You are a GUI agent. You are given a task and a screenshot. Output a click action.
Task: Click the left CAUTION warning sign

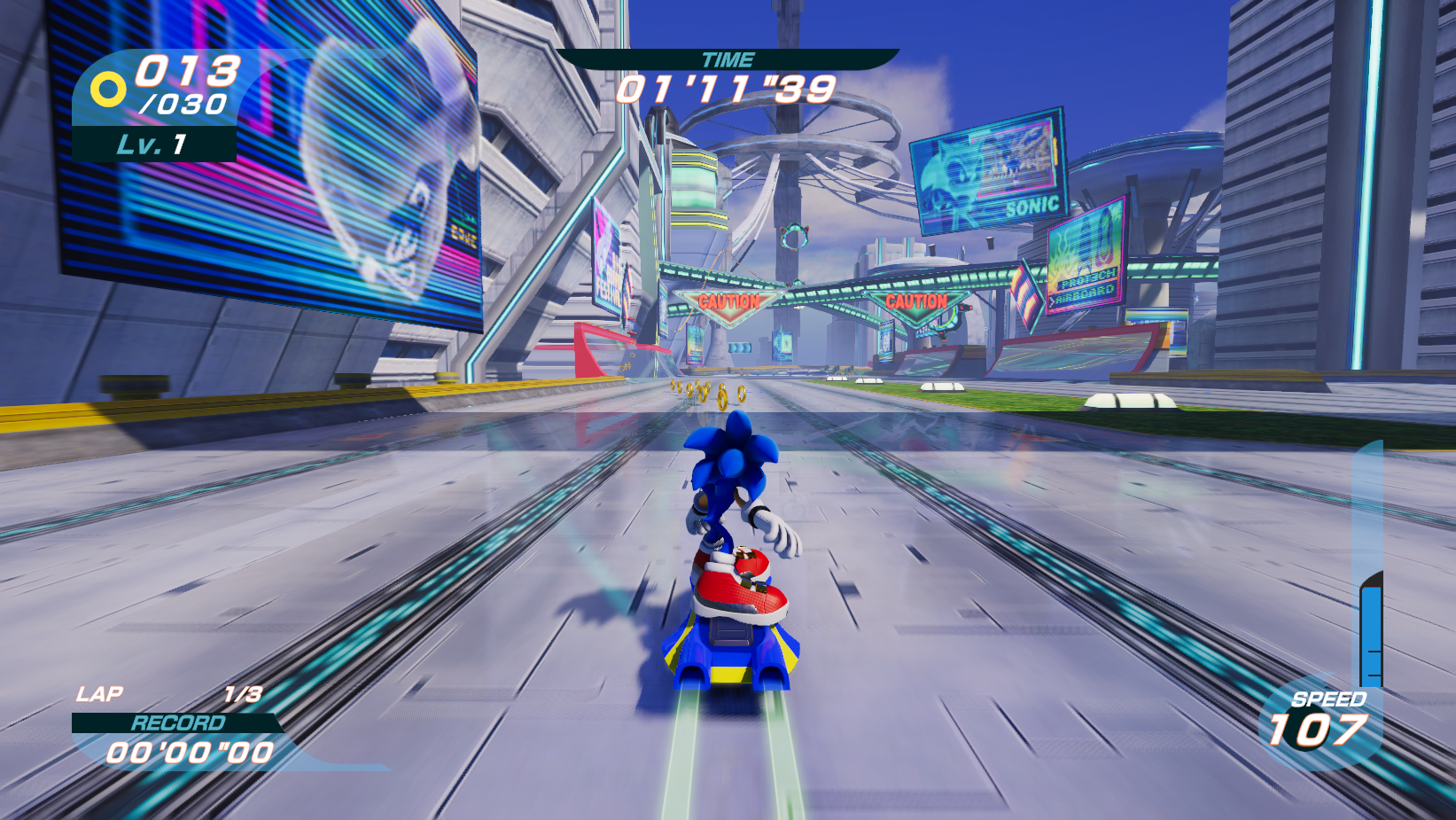click(728, 301)
